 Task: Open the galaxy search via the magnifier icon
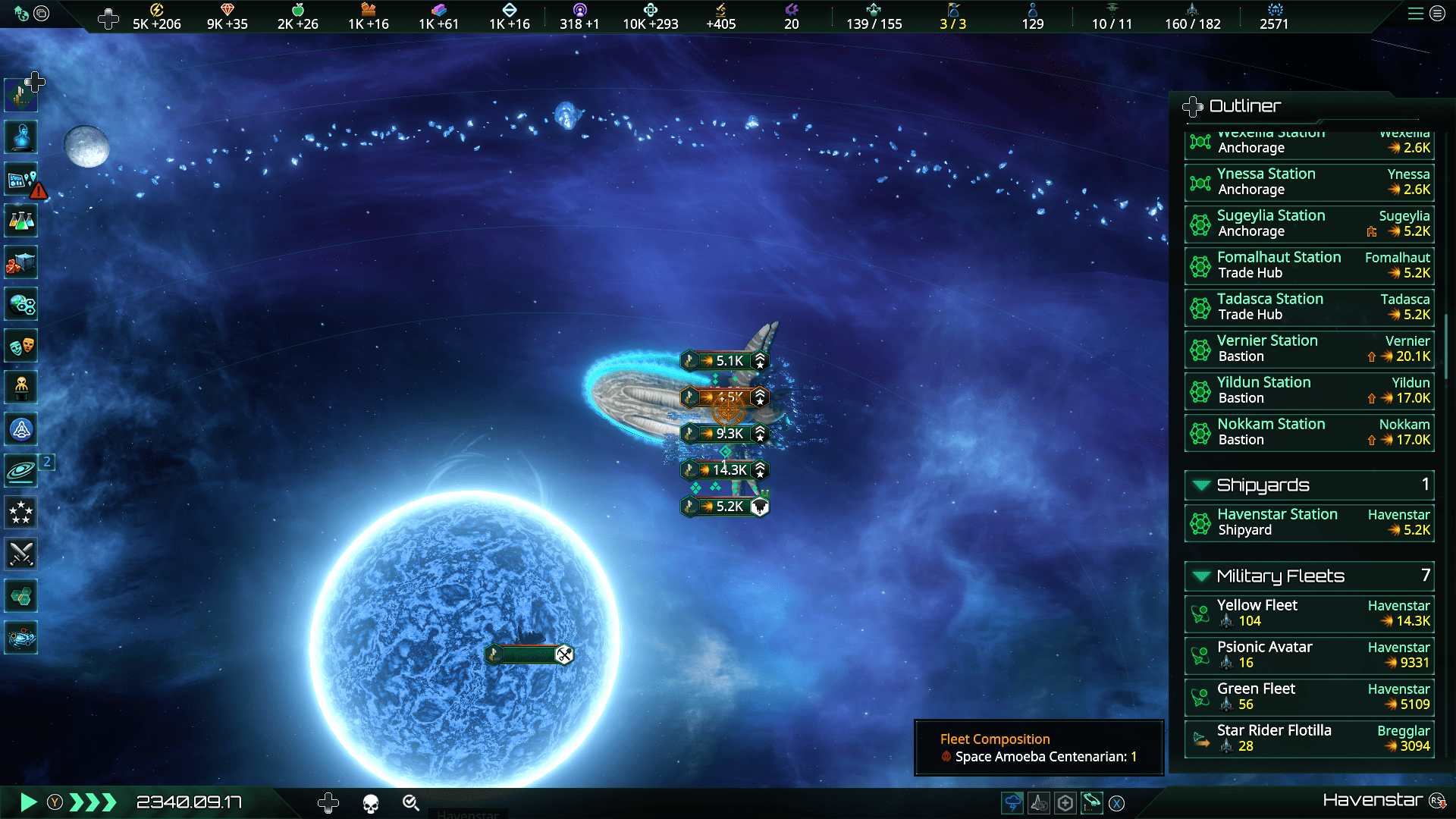click(410, 803)
